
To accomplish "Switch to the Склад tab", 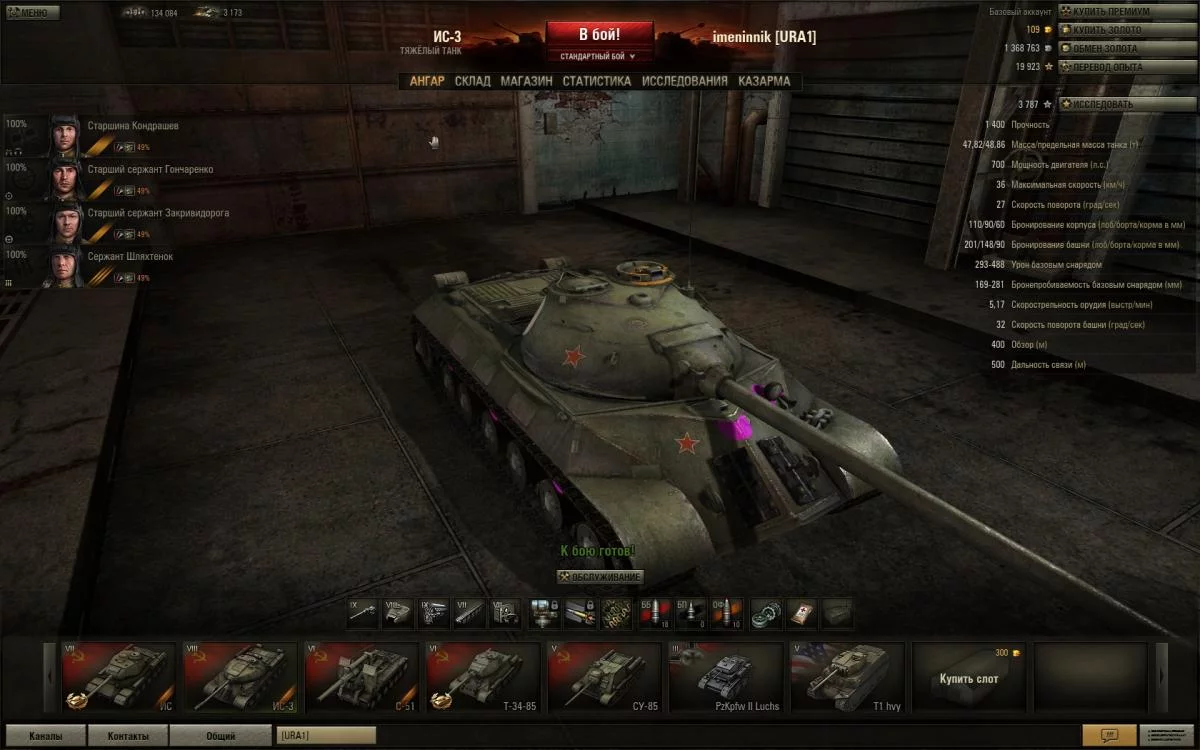I will point(472,81).
